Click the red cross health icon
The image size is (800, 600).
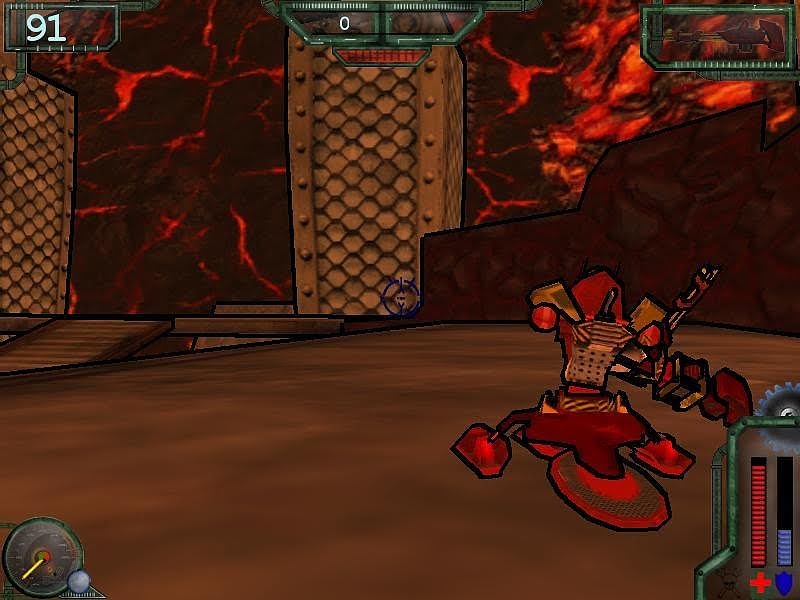click(760, 582)
